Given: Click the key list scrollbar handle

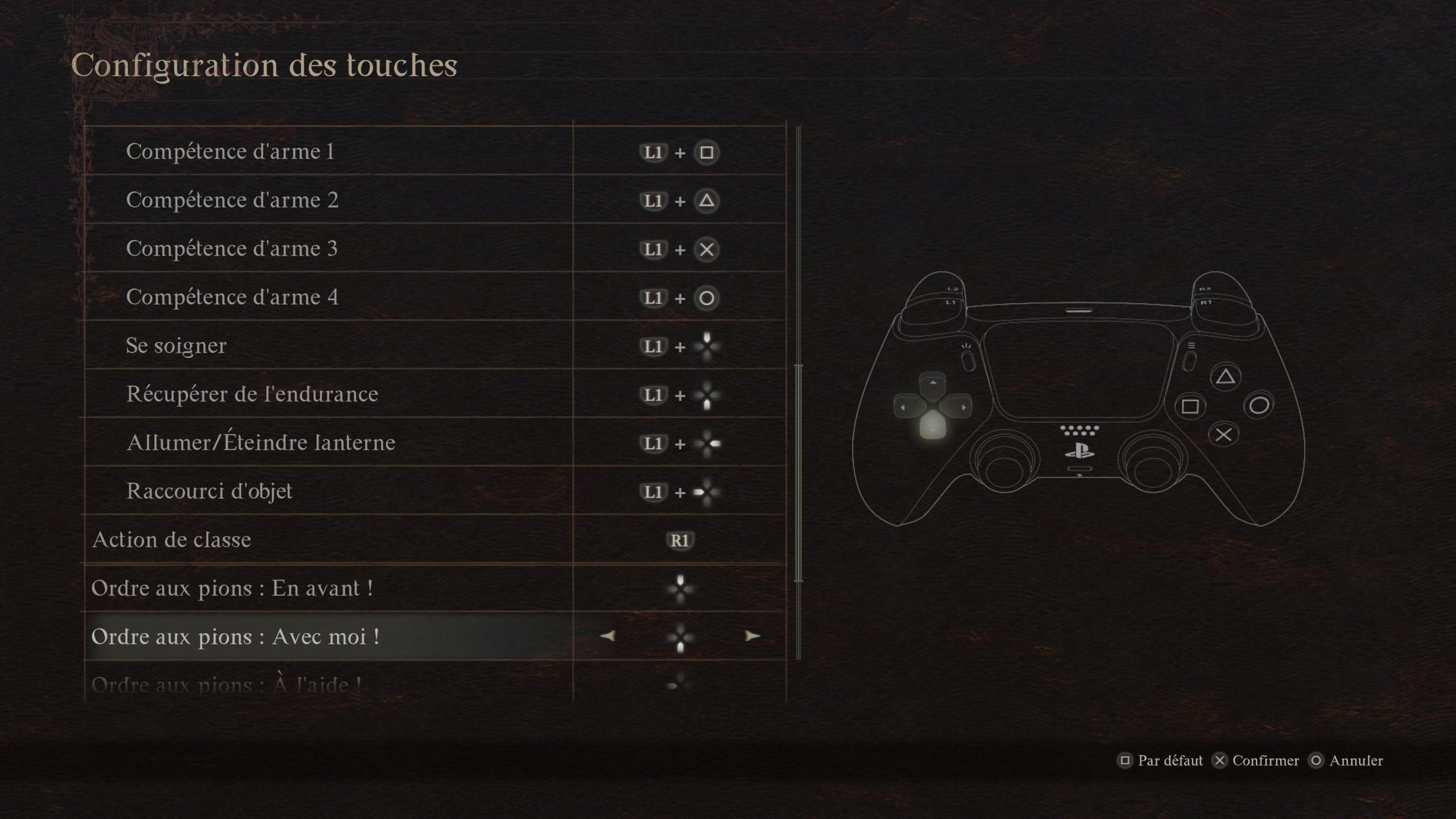Looking at the screenshot, I should 799,472.
